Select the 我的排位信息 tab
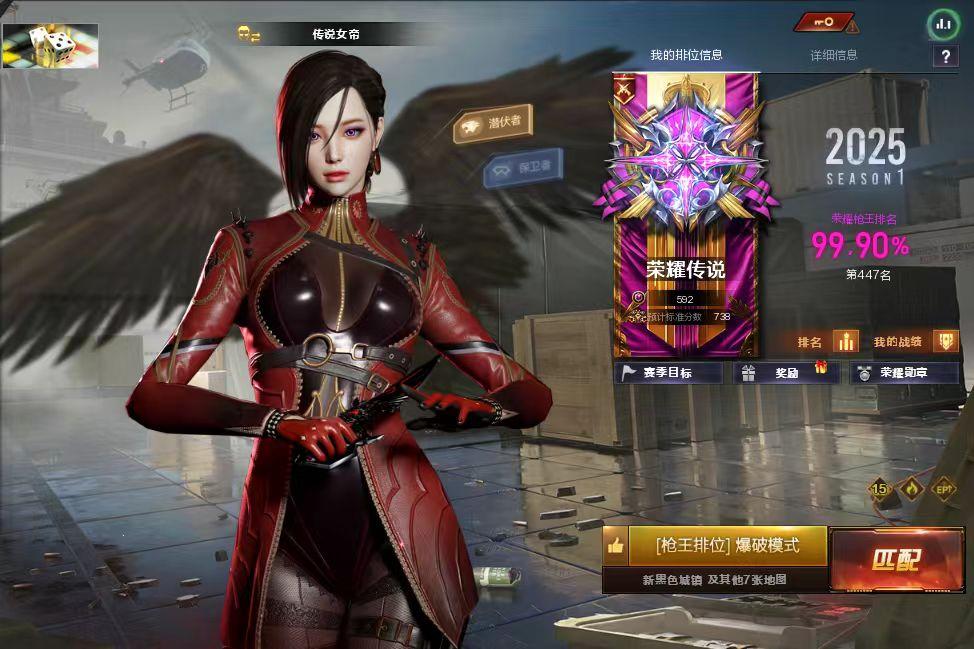The image size is (974, 649). pyautogui.click(x=686, y=55)
